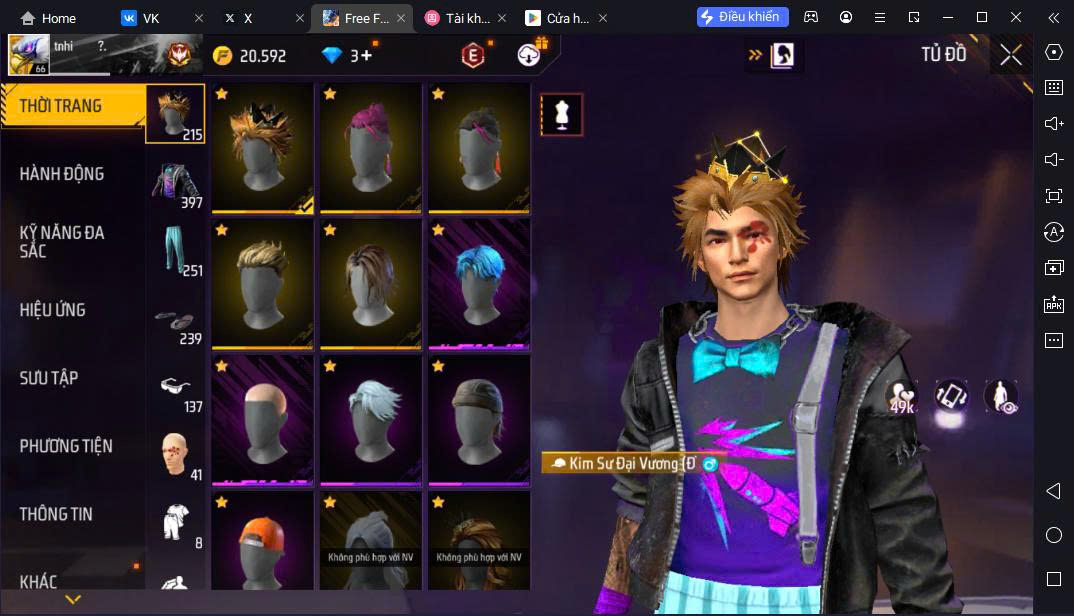Open the HIỆU ỨNG category
This screenshot has height=616, width=1074.
click(x=53, y=310)
